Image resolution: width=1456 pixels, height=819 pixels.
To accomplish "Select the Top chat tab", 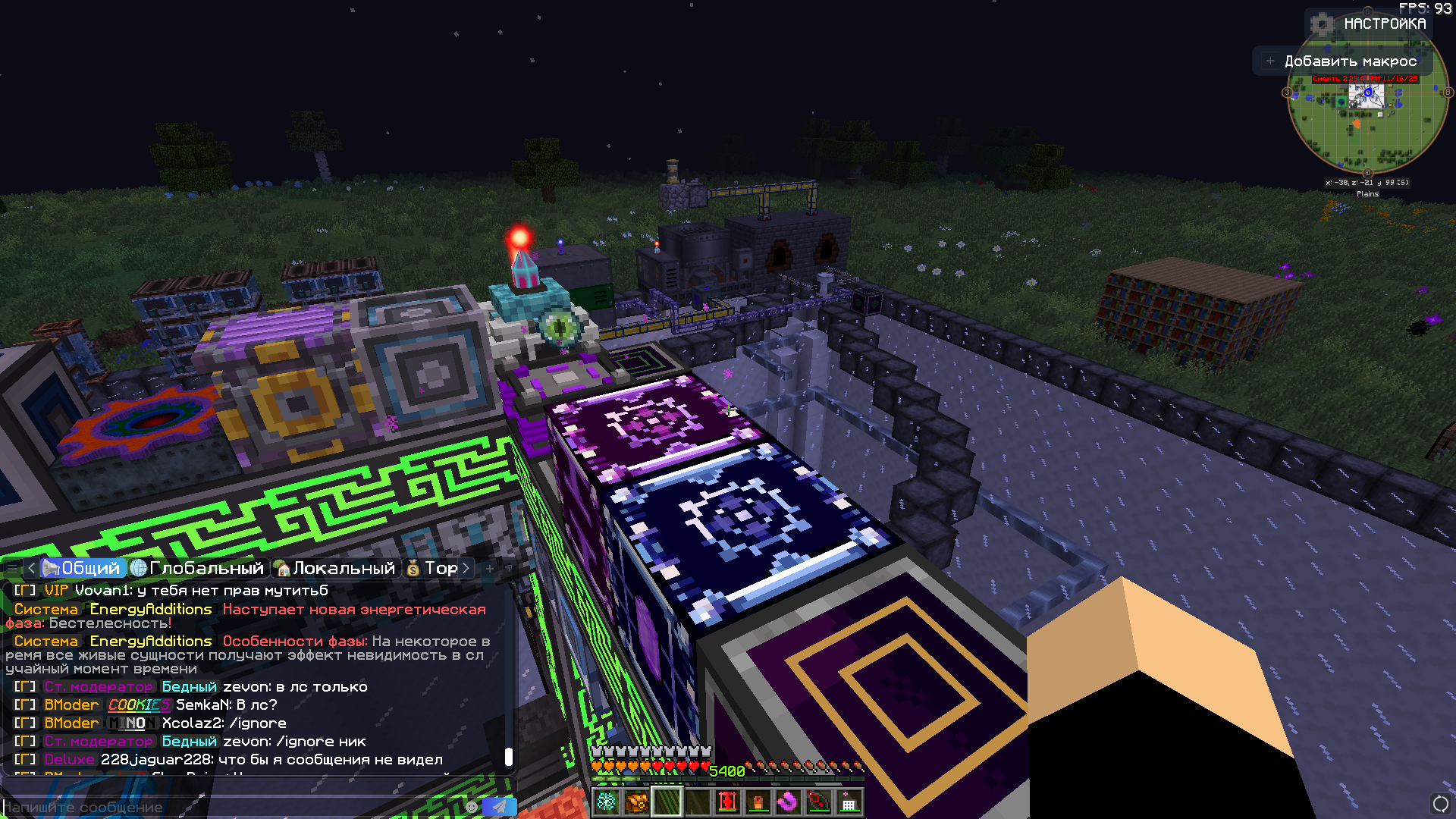I will tap(432, 568).
